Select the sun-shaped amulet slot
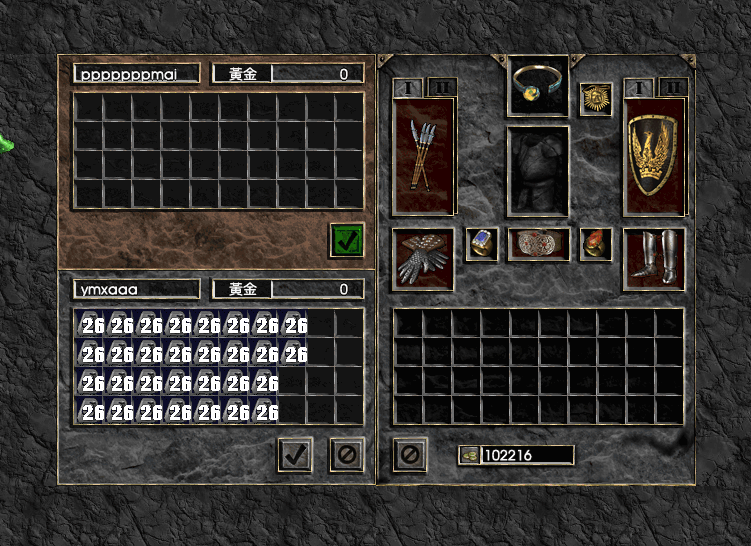The width and height of the screenshot is (751, 546). point(596,99)
